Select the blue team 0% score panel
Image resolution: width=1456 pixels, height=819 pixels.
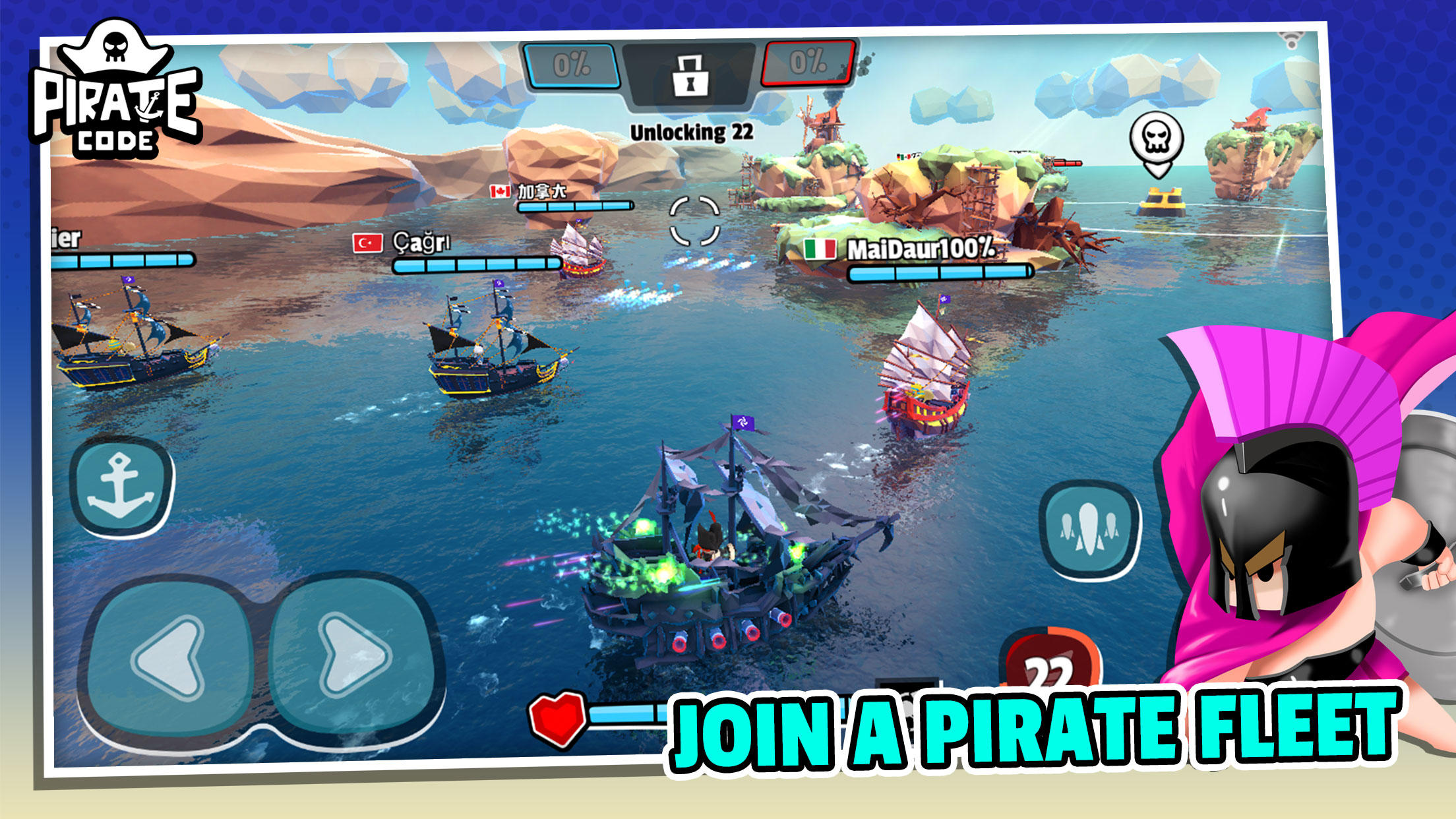click(x=571, y=64)
